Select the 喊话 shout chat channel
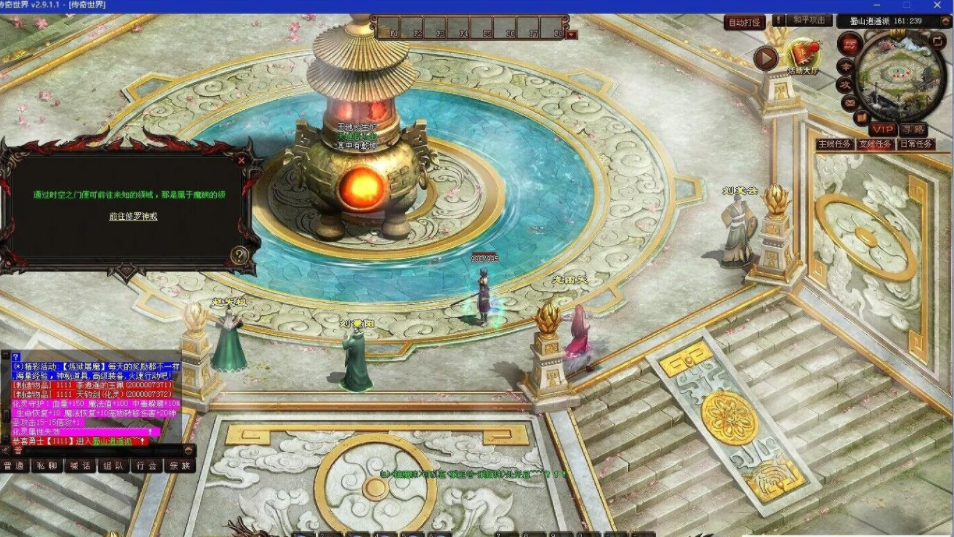Viewport: 954px width, 537px height. pyautogui.click(x=80, y=465)
